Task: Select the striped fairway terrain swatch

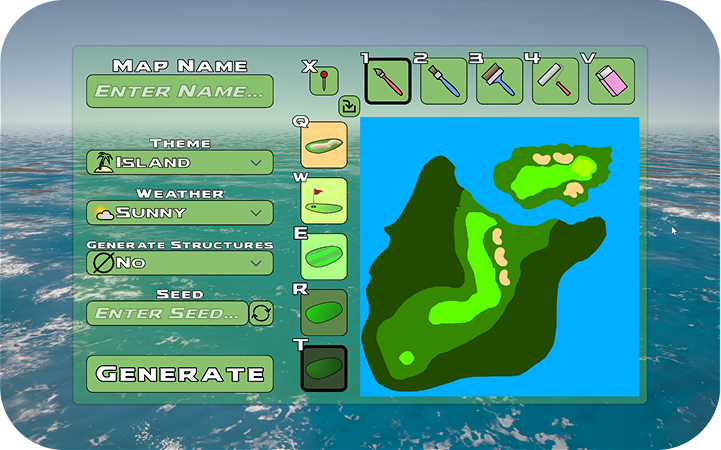Action: [324, 257]
